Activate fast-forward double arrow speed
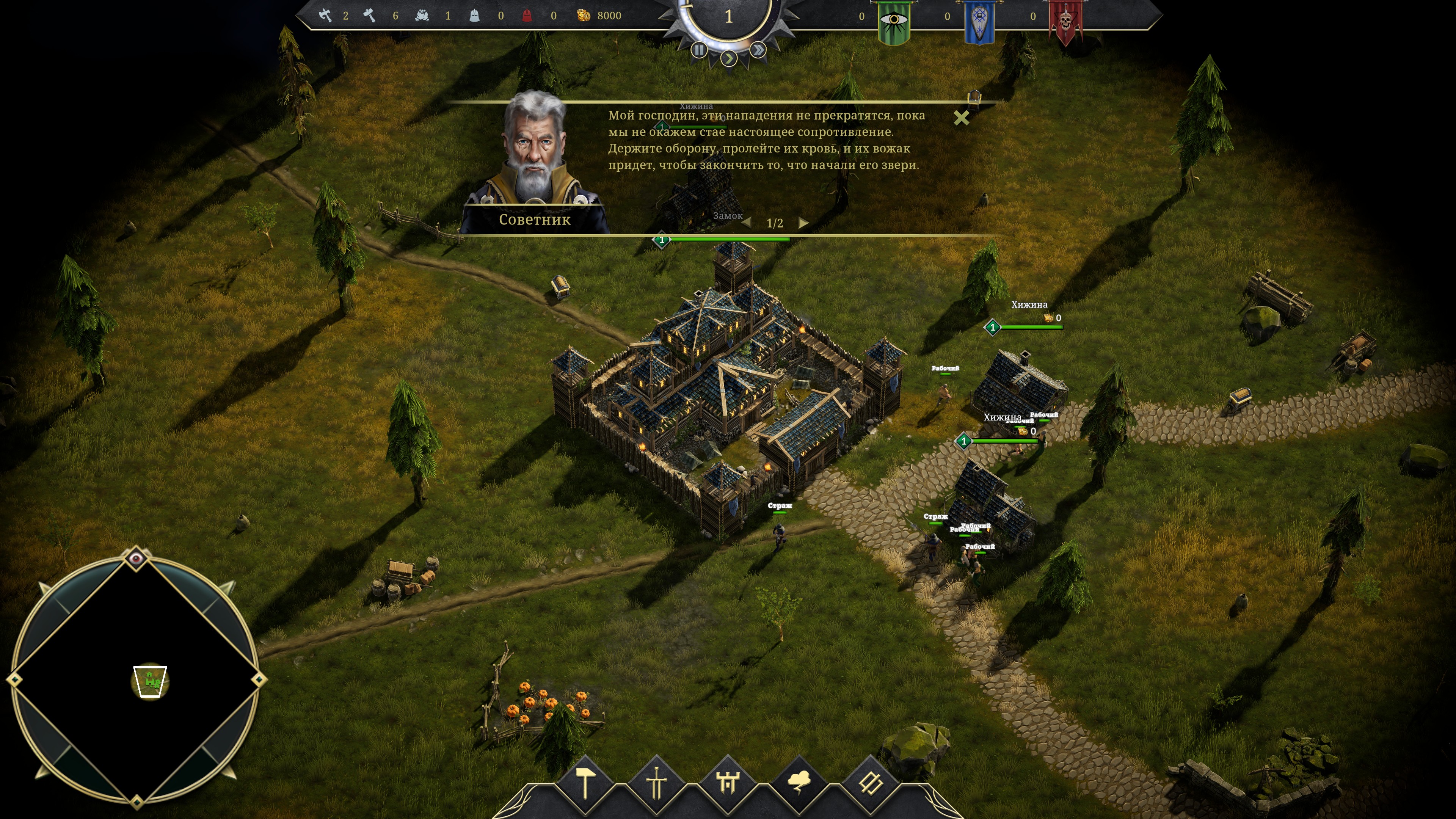 [758, 50]
